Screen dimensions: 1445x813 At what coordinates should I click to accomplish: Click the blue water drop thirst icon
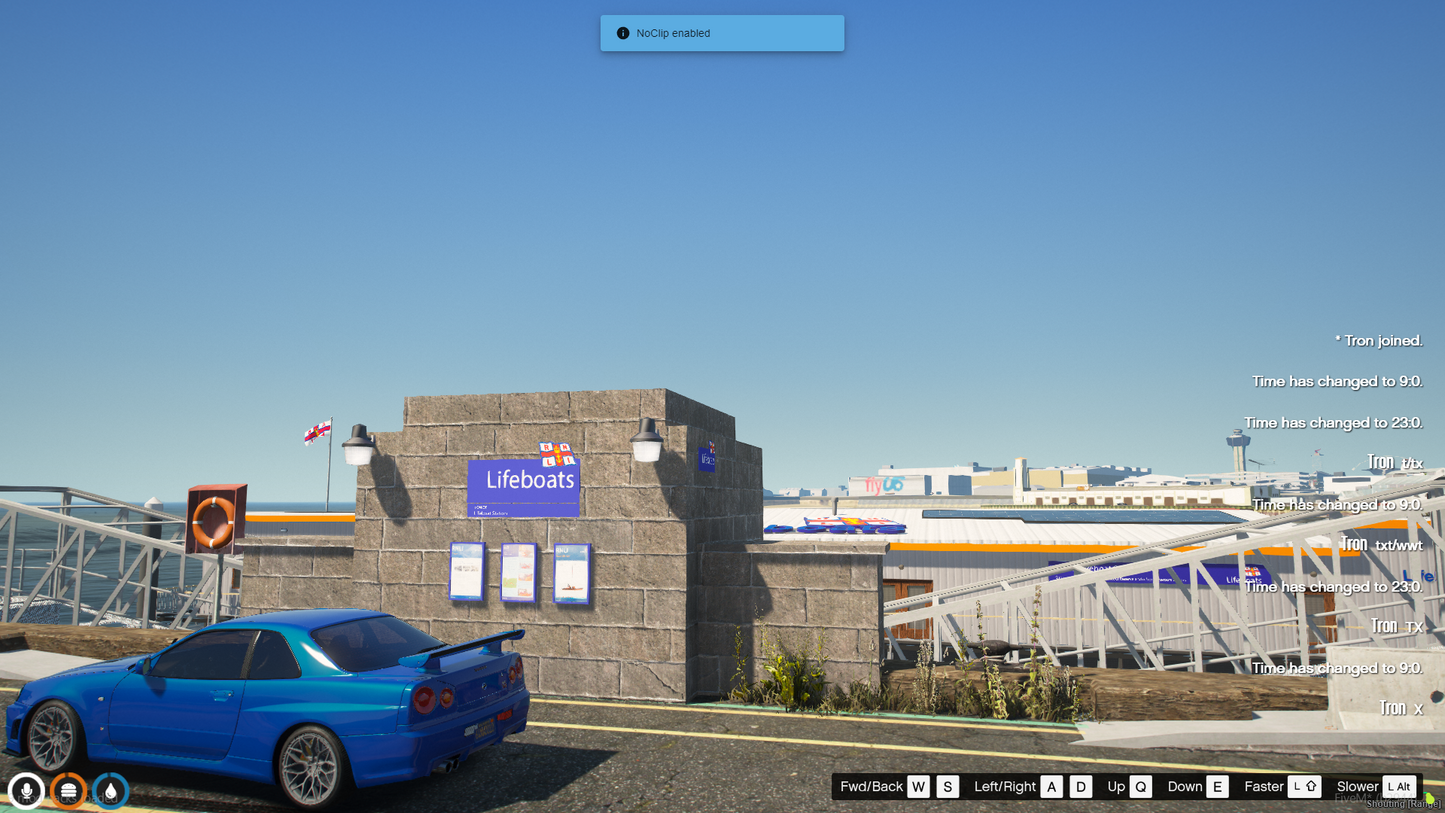click(110, 791)
